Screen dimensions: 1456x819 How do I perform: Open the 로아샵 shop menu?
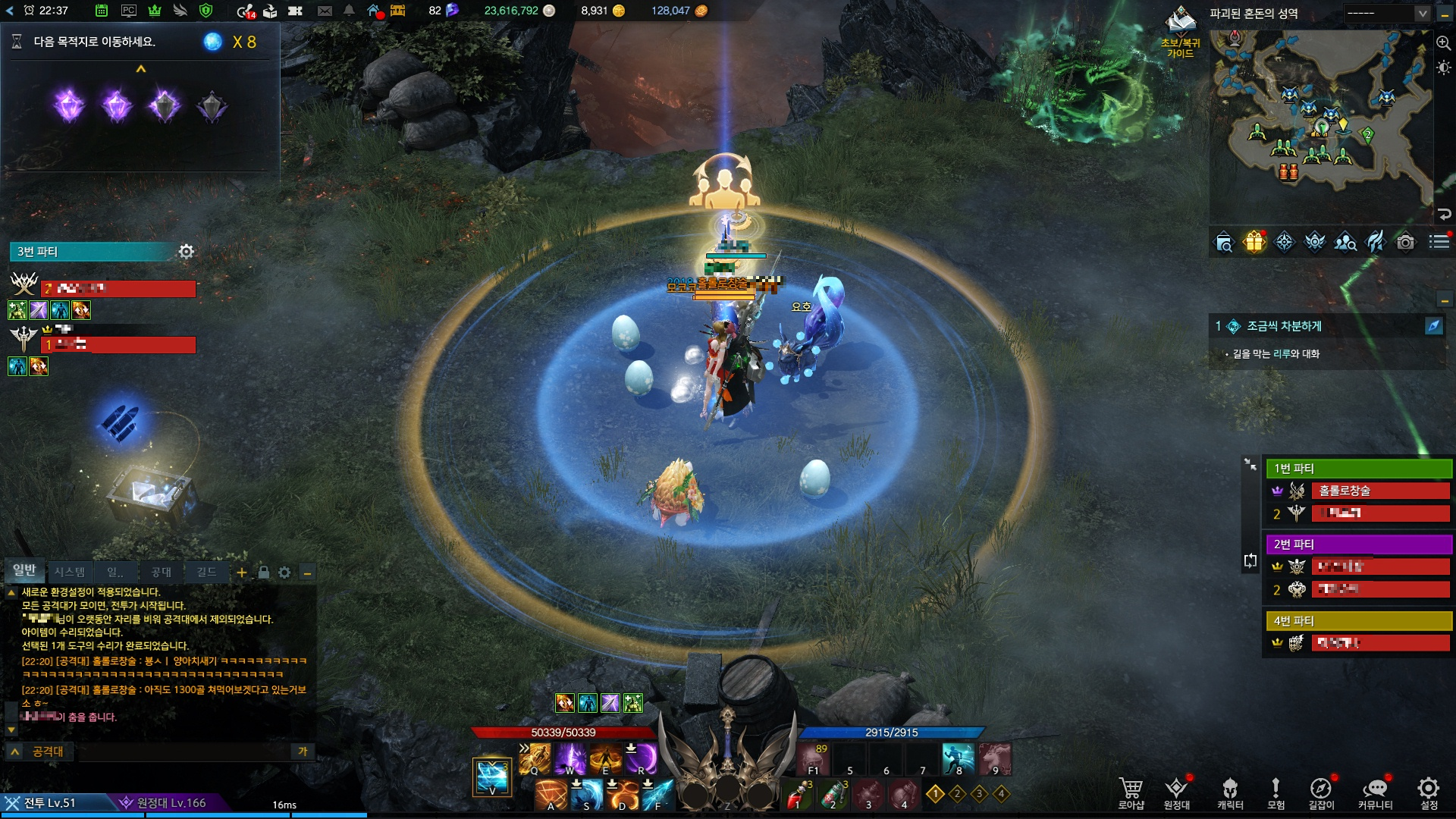pos(1131,792)
